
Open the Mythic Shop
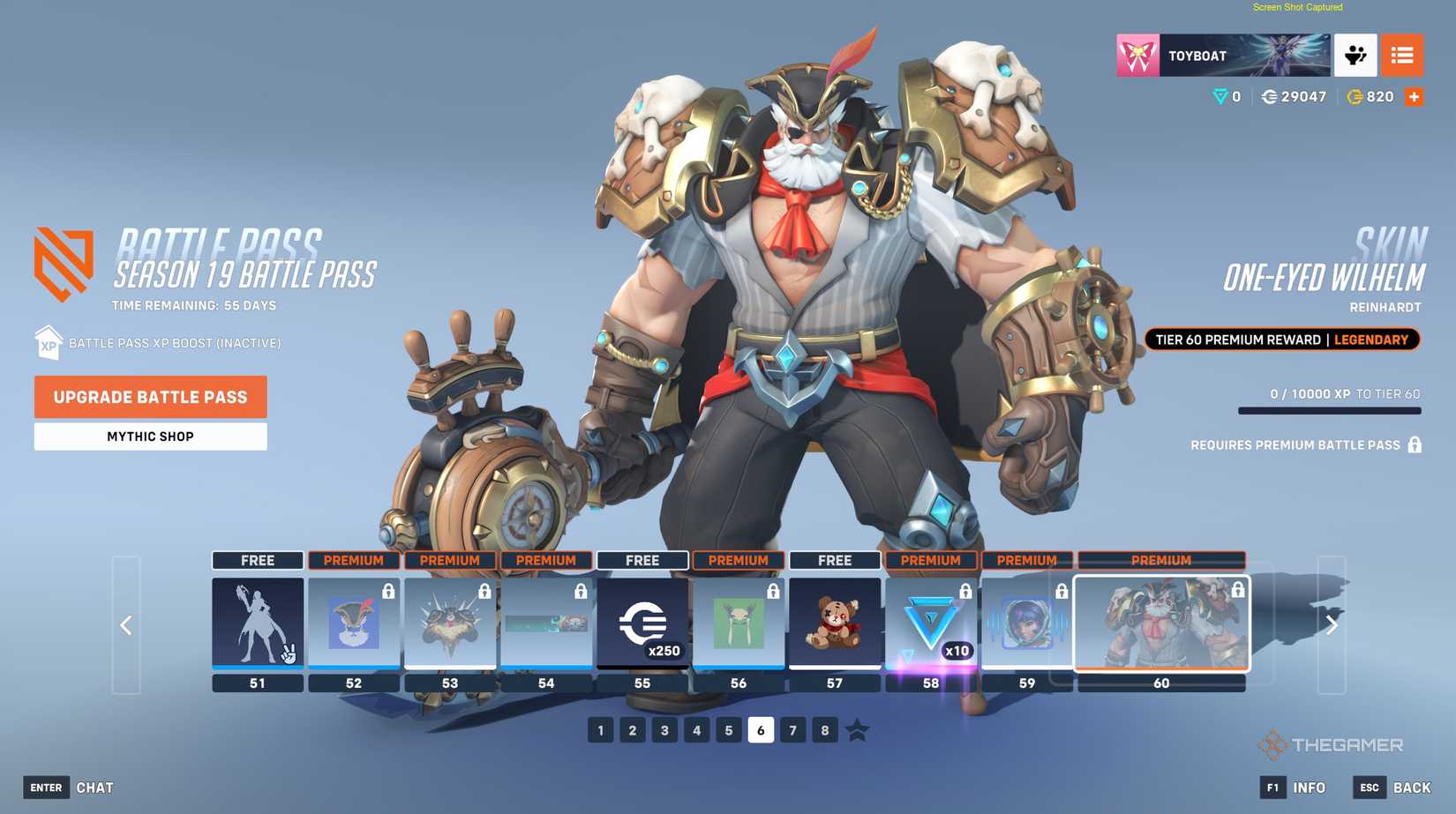tap(150, 437)
